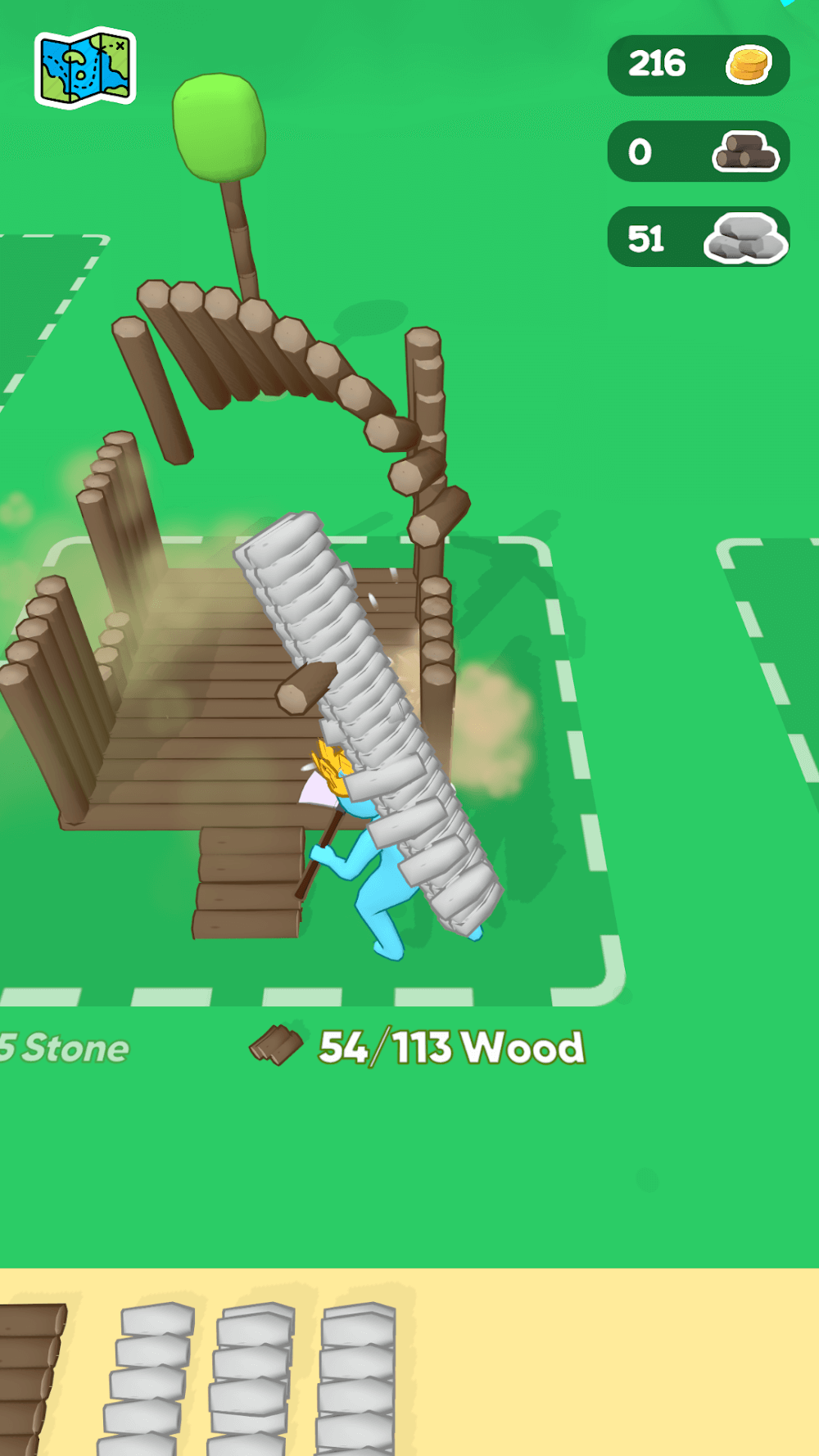Open the treasure map icon
The image size is (819, 1456).
85,67
